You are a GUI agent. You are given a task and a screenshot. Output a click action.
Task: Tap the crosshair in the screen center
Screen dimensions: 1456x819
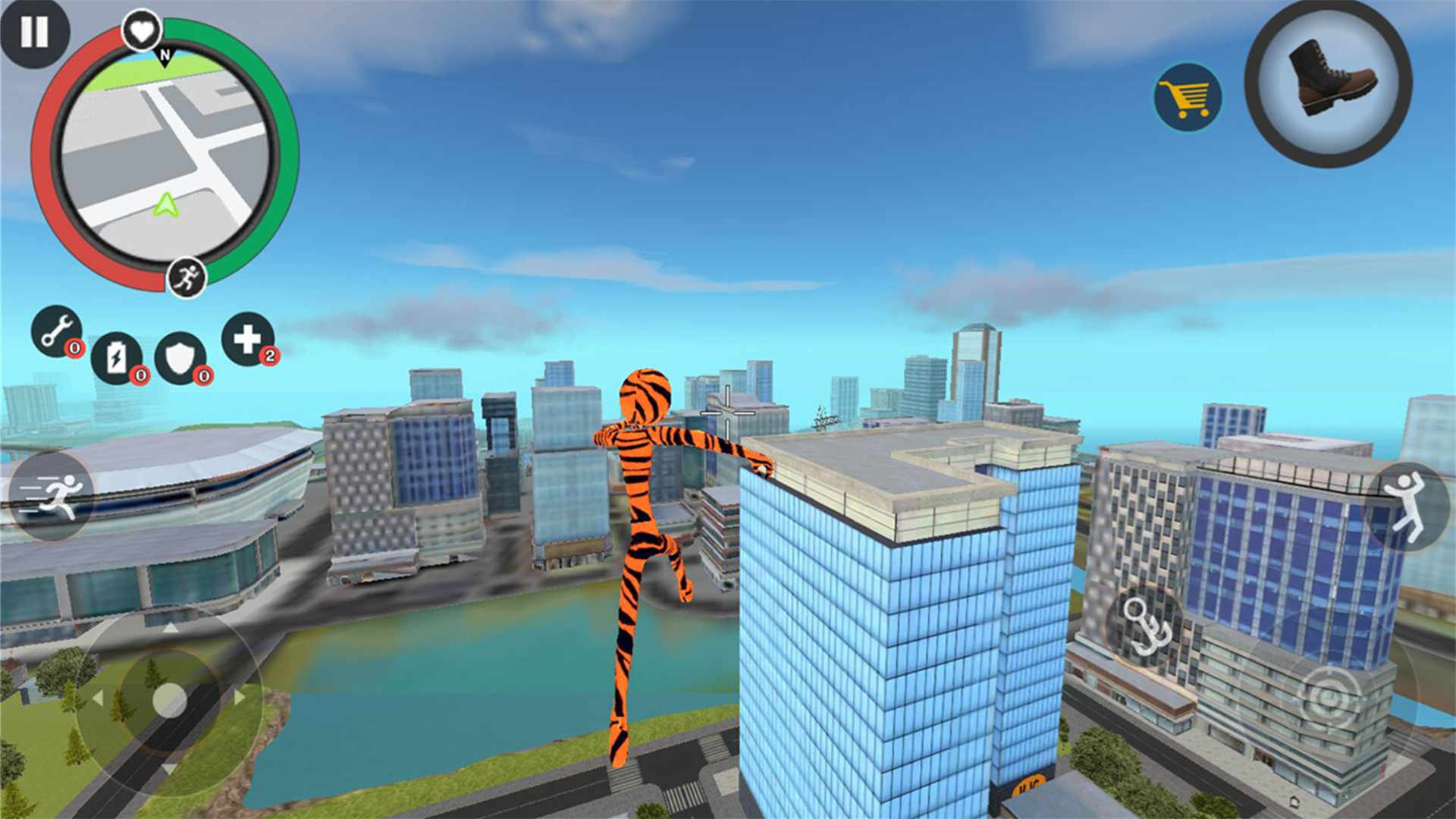727,413
